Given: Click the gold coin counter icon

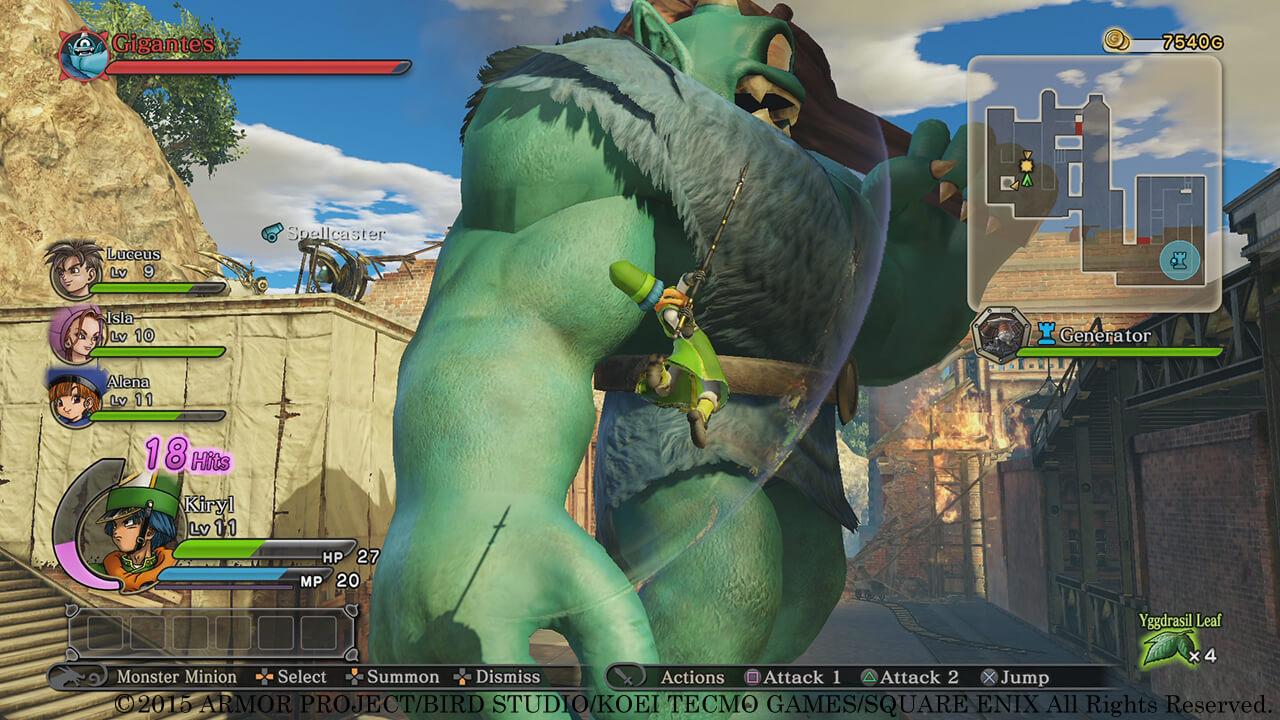Looking at the screenshot, I should (1117, 41).
